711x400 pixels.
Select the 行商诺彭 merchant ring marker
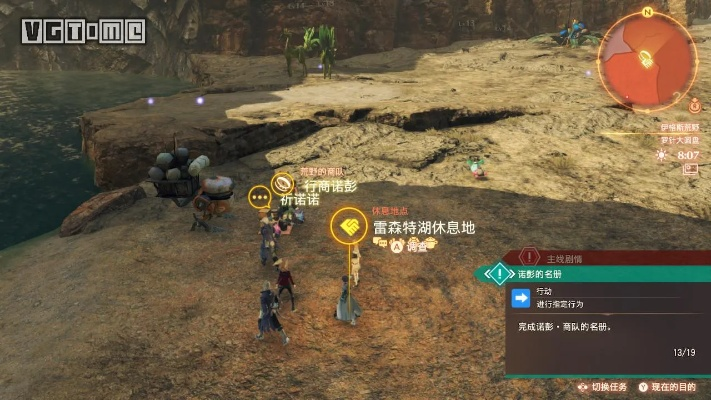(284, 184)
